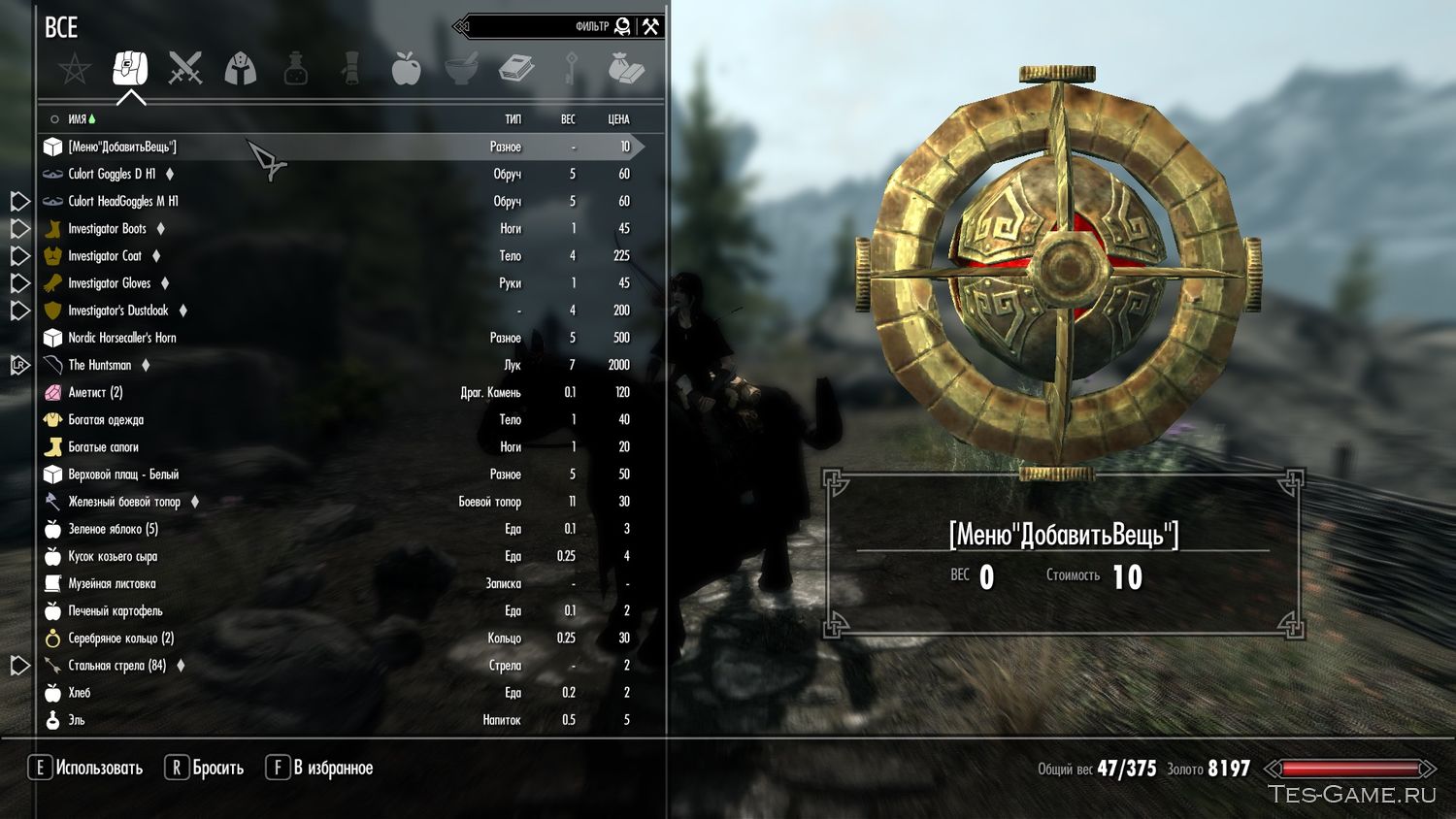The height and width of the screenshot is (819, 1456).
Task: Switch to the misc coin-bag category tab
Action: [x=626, y=68]
